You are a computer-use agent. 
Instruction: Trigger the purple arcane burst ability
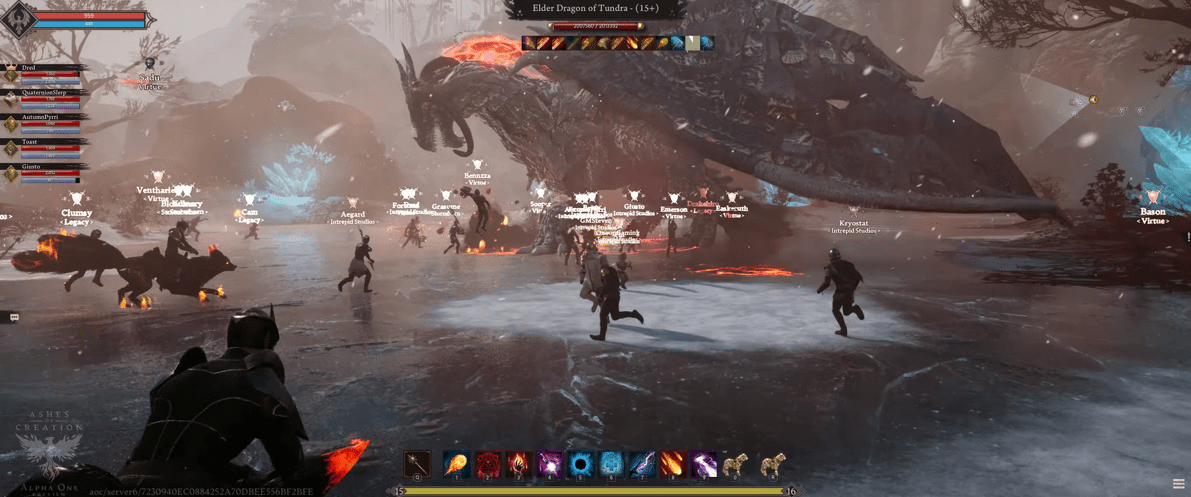(x=549, y=464)
